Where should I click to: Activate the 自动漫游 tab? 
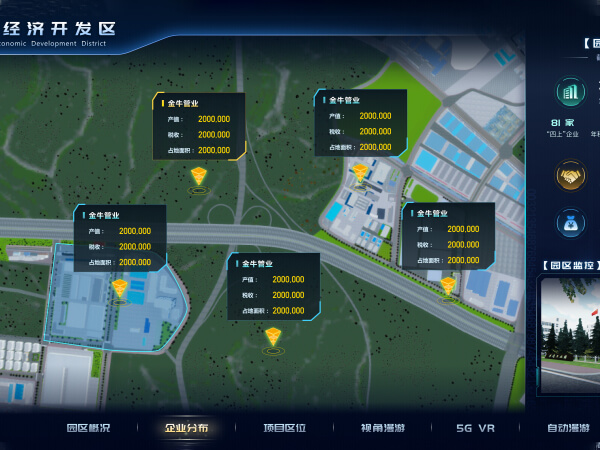[568, 428]
